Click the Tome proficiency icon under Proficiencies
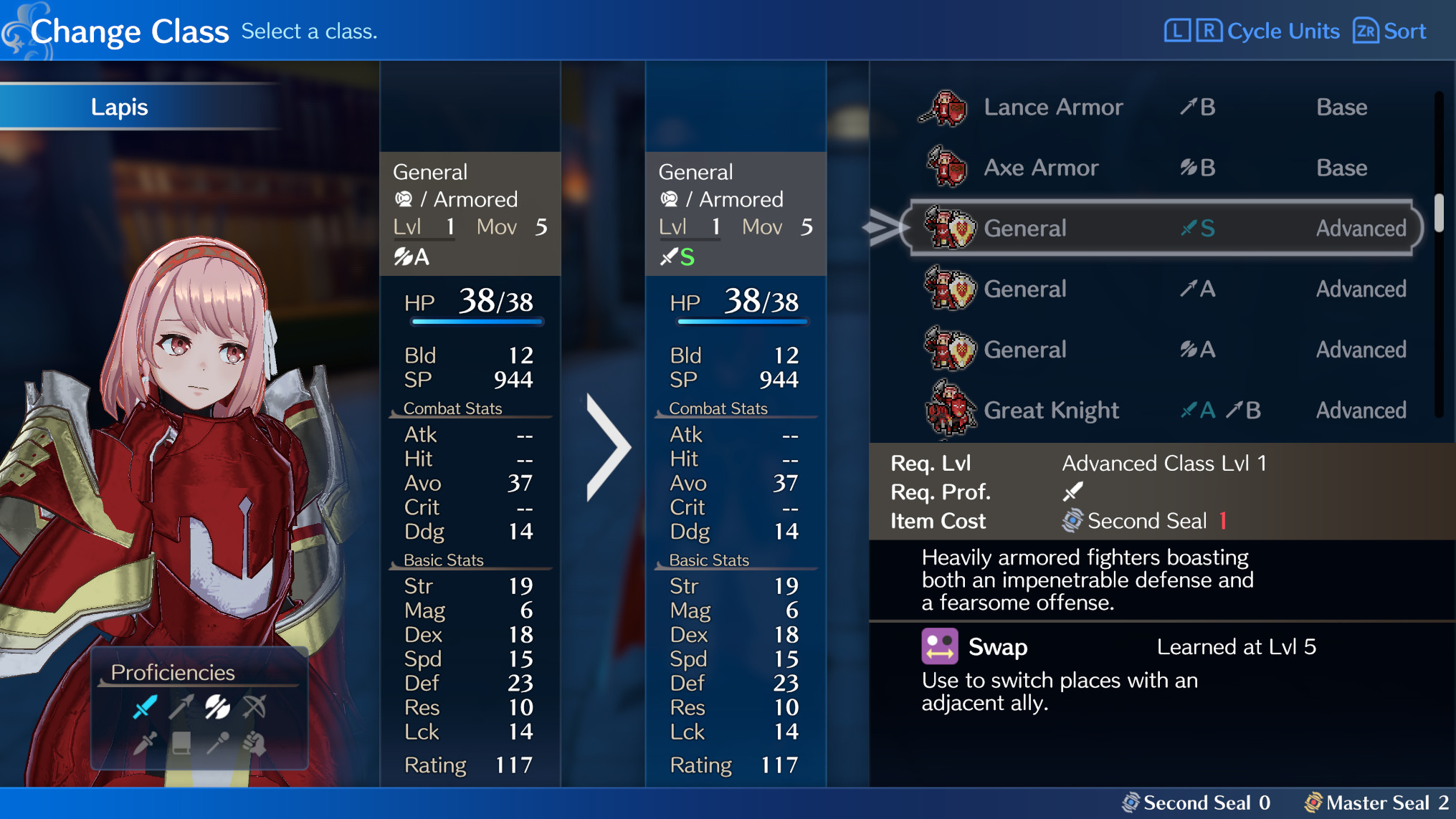Image resolution: width=1456 pixels, height=819 pixels. coord(181,744)
